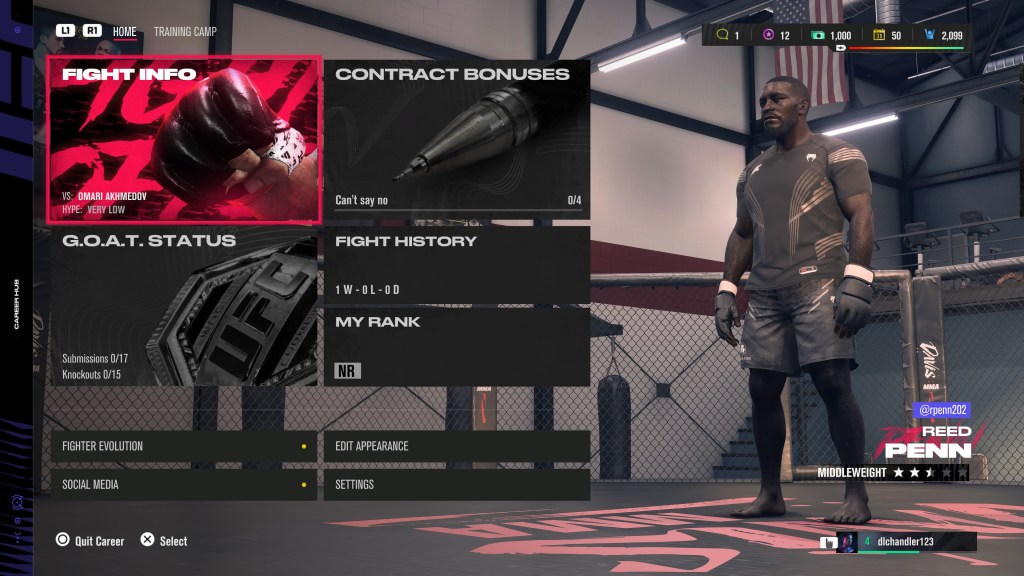Open the Fight History tile
The width and height of the screenshot is (1024, 576).
point(457,264)
